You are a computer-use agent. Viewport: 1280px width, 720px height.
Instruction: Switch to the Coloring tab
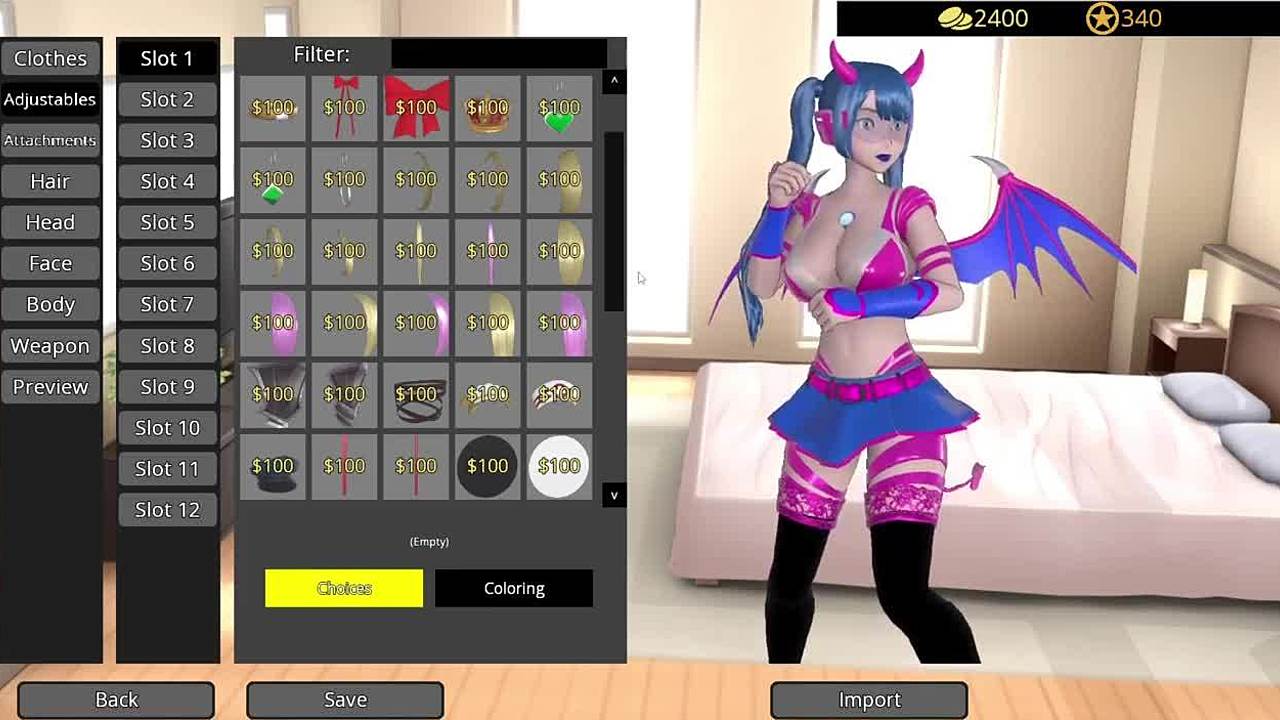514,588
